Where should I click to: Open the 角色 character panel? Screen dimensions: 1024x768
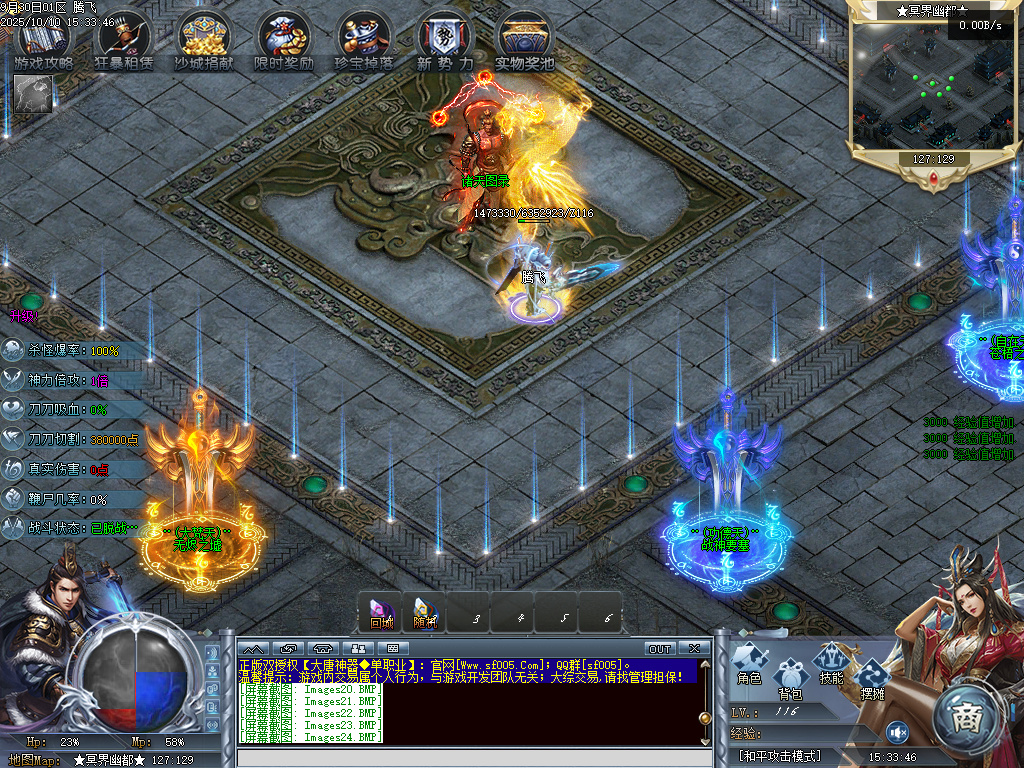[x=750, y=662]
